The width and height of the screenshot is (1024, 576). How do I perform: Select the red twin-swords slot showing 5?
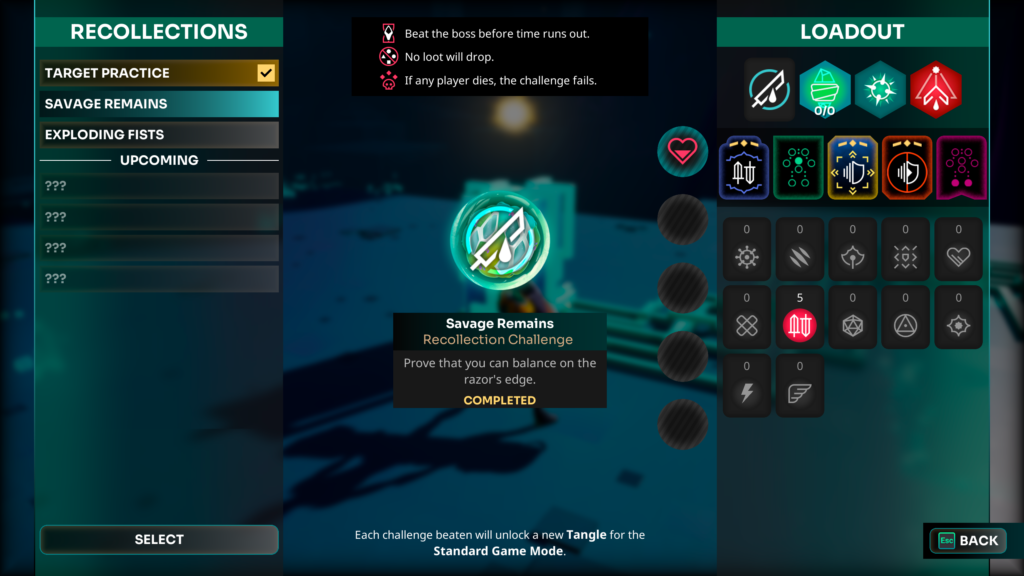point(800,323)
